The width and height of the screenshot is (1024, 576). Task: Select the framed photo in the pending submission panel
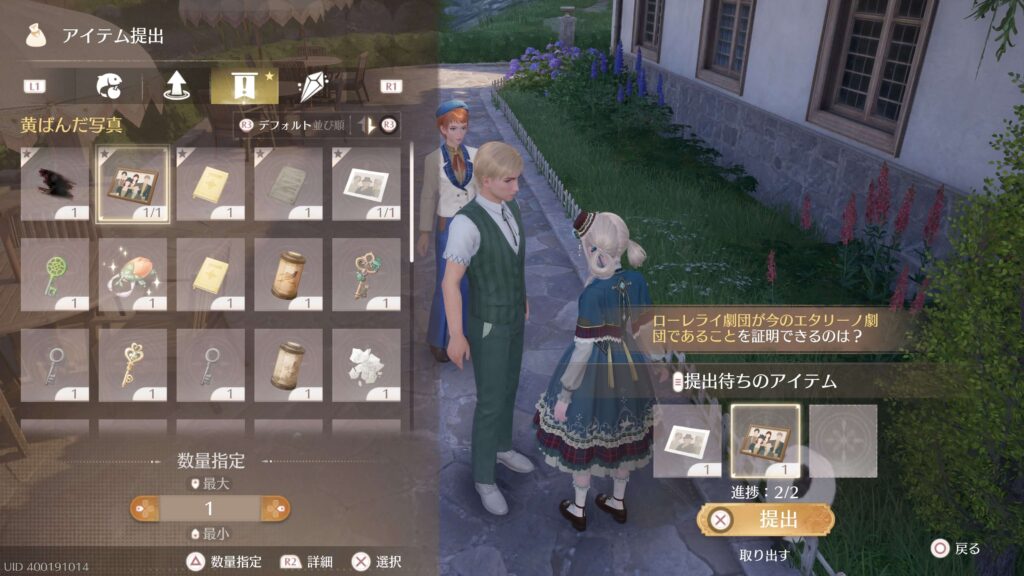(765, 440)
